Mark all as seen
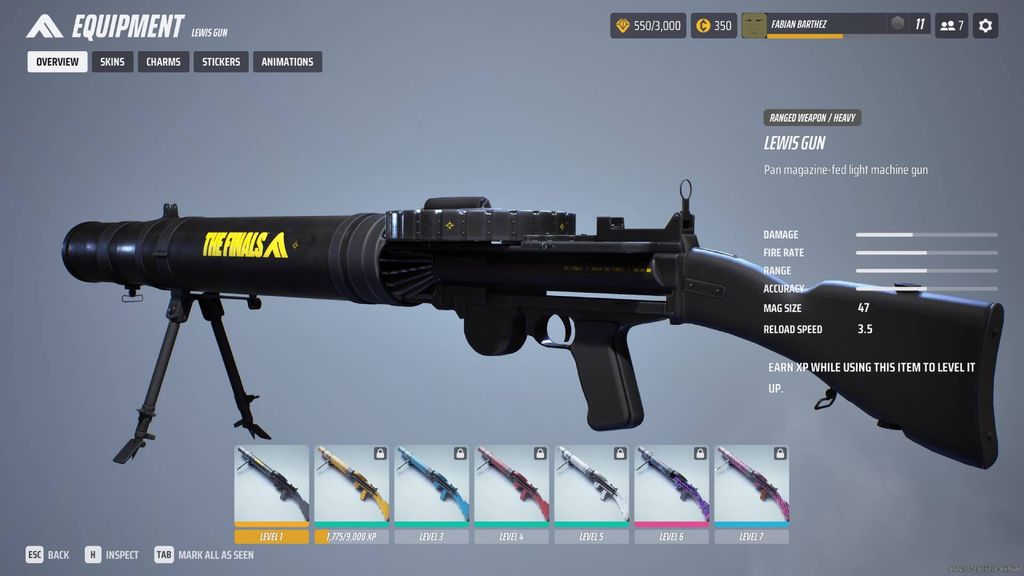Viewport: 1024px width, 576px height. 204,555
